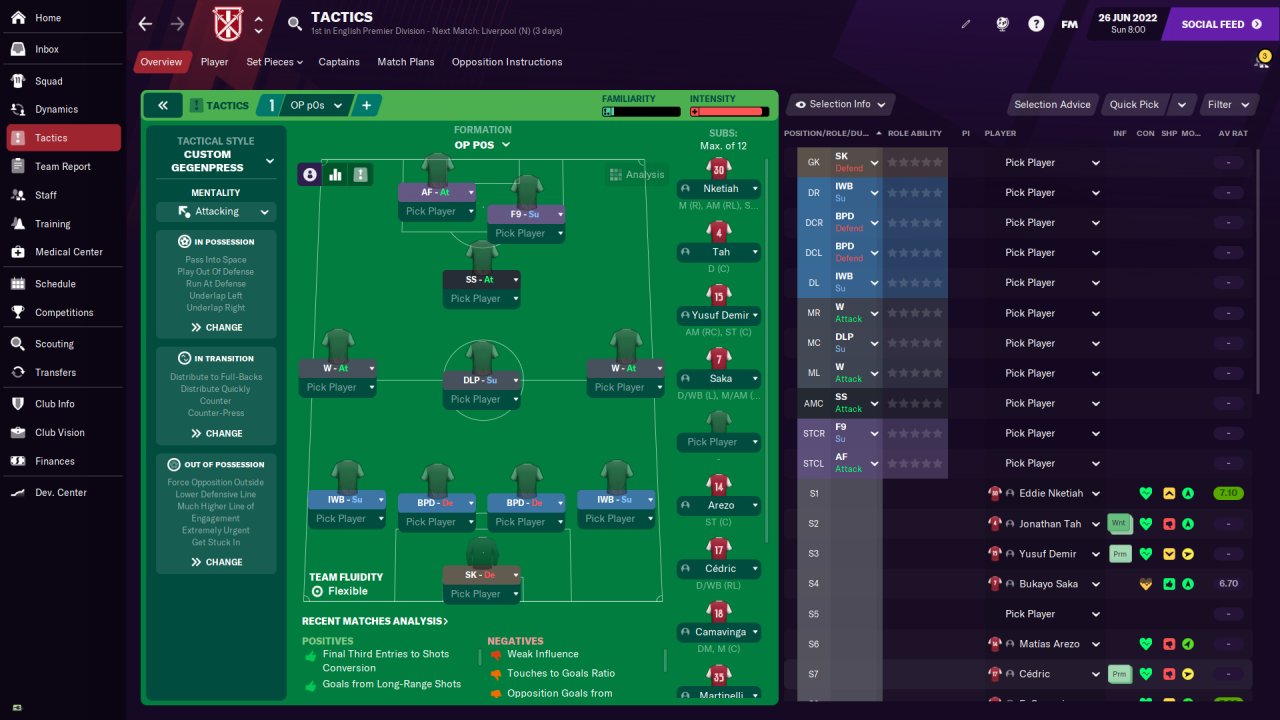The width and height of the screenshot is (1280, 720).
Task: Open the Filter dropdown
Action: (x=1228, y=104)
